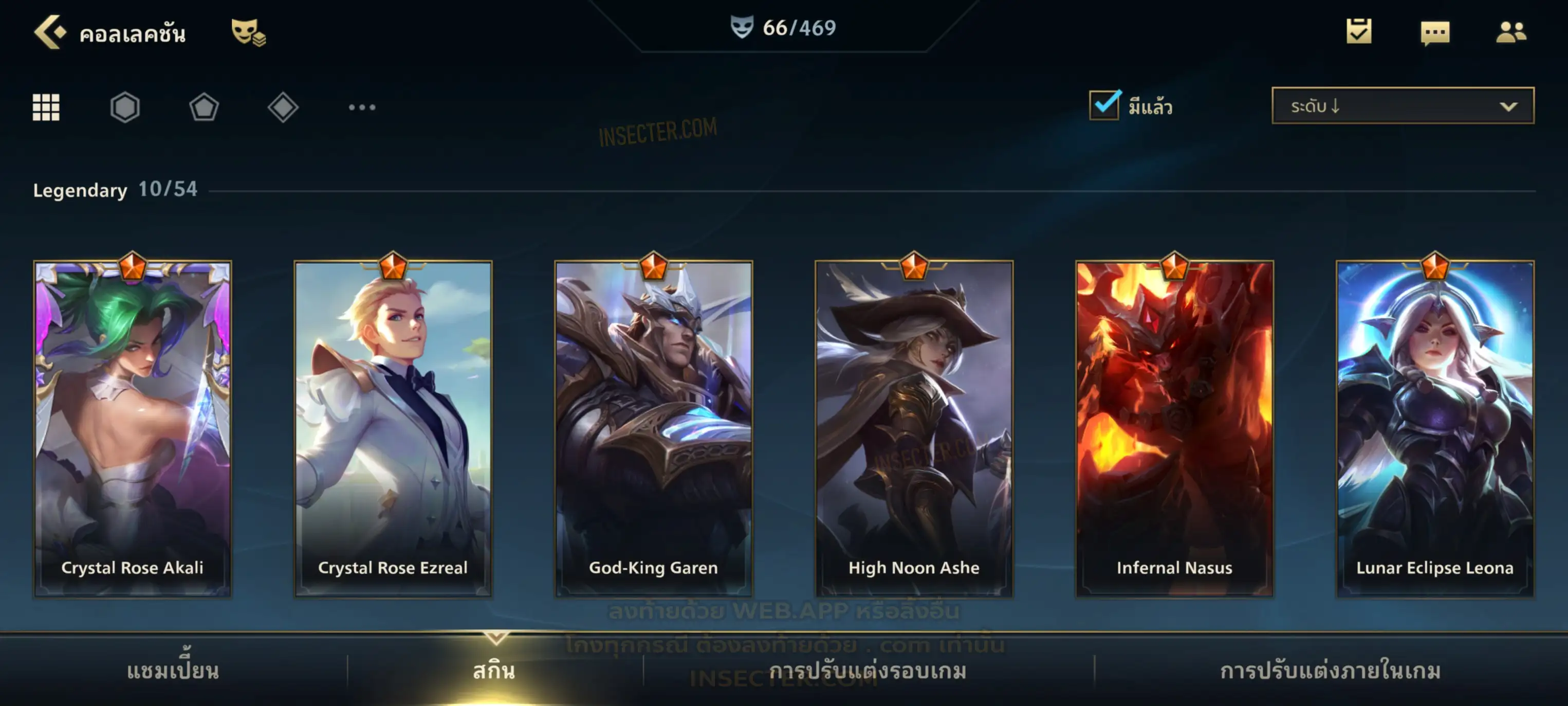This screenshot has height=706, width=1568.
Task: Choose the diamond rarity filter
Action: (283, 107)
